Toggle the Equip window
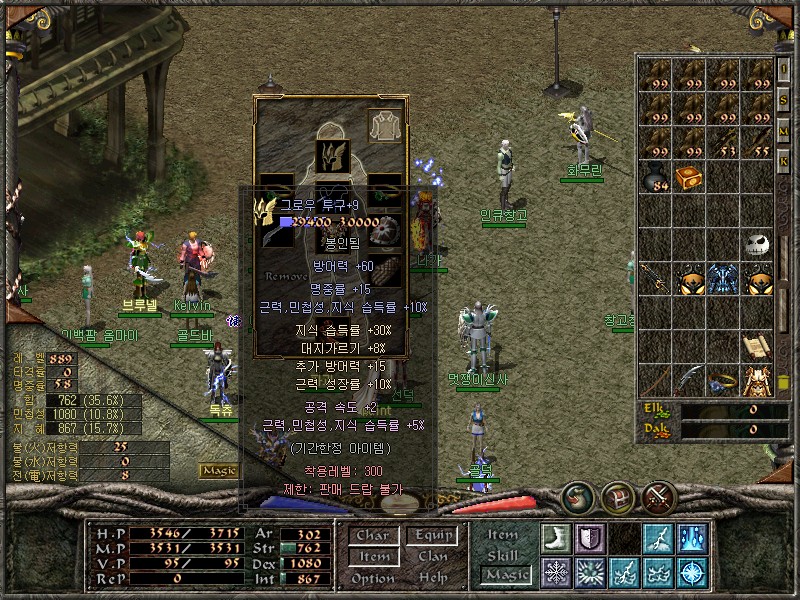Viewport: 800px width, 600px height. point(433,535)
